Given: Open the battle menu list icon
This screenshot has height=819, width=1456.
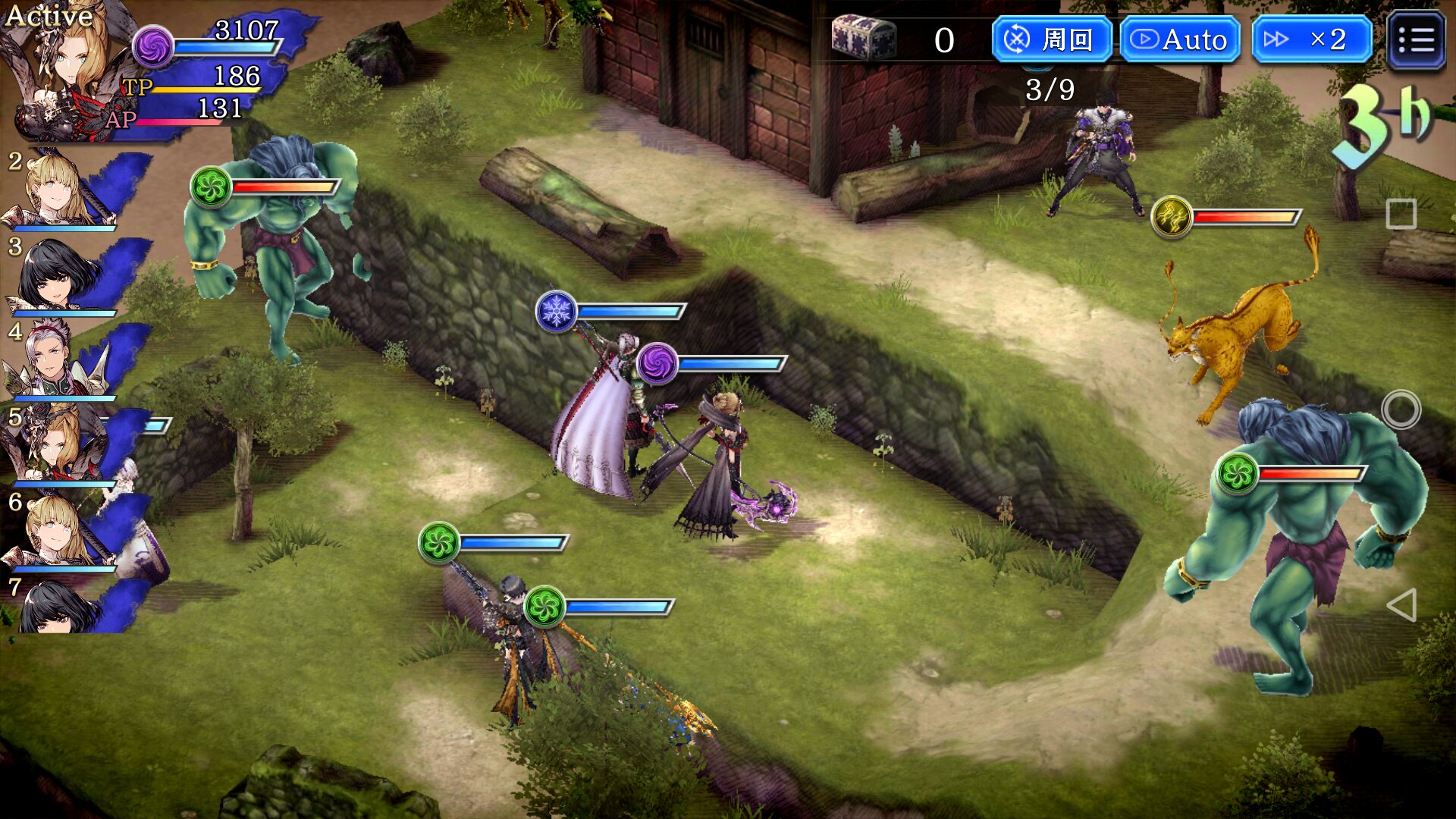Looking at the screenshot, I should (x=1415, y=40).
